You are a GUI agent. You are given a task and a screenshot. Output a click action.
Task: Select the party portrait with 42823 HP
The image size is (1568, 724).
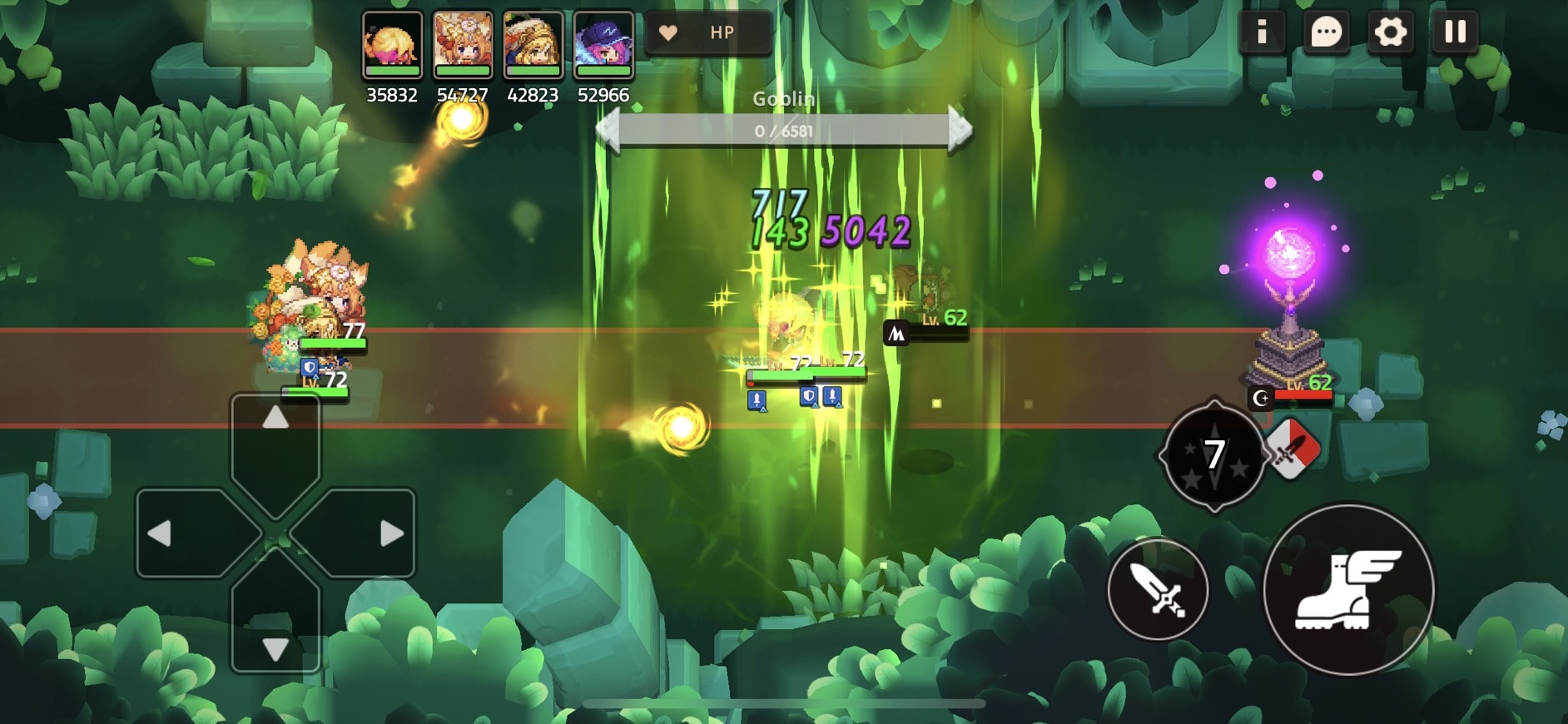coord(533,45)
